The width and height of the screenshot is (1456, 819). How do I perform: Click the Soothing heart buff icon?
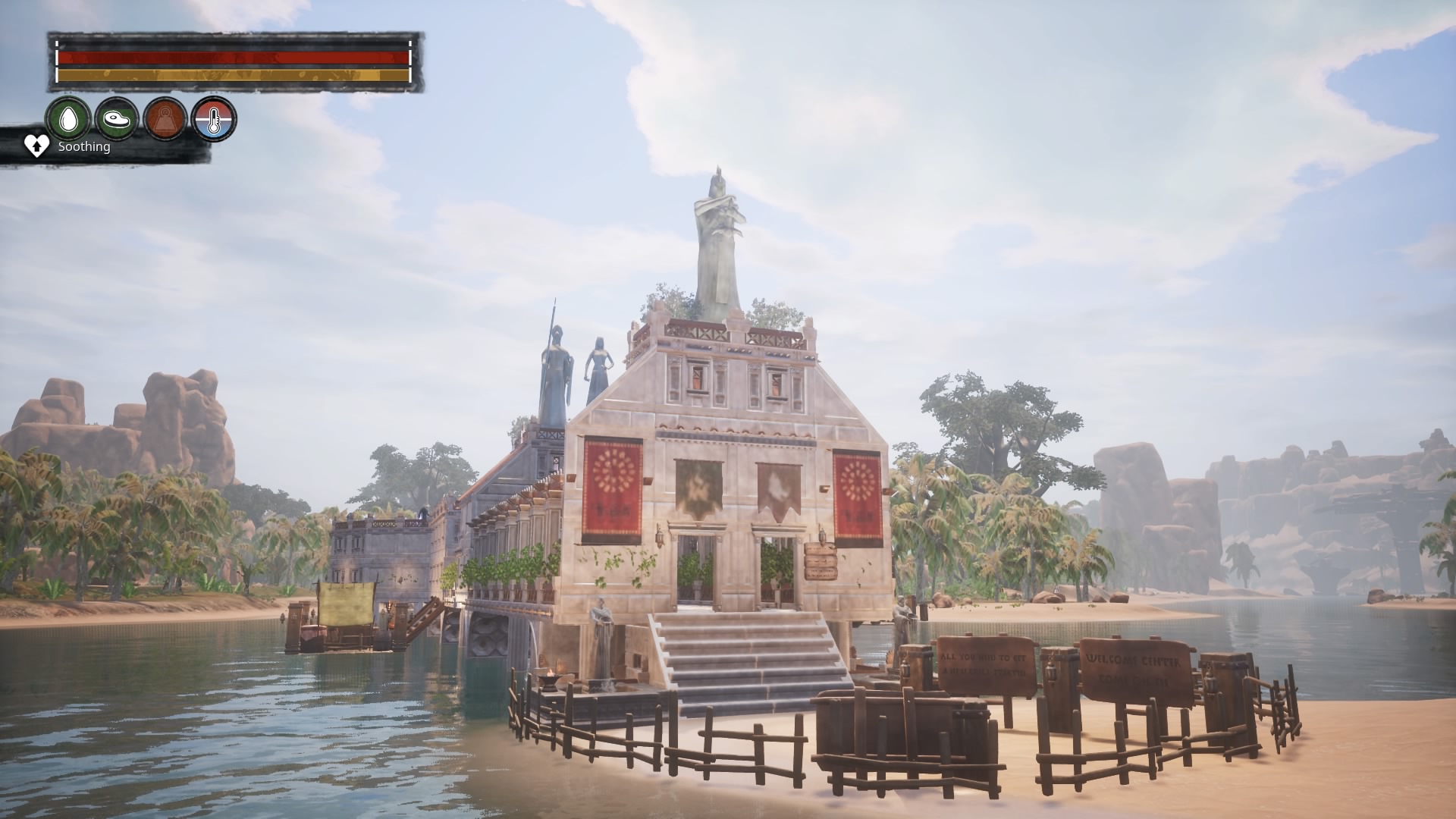36,146
